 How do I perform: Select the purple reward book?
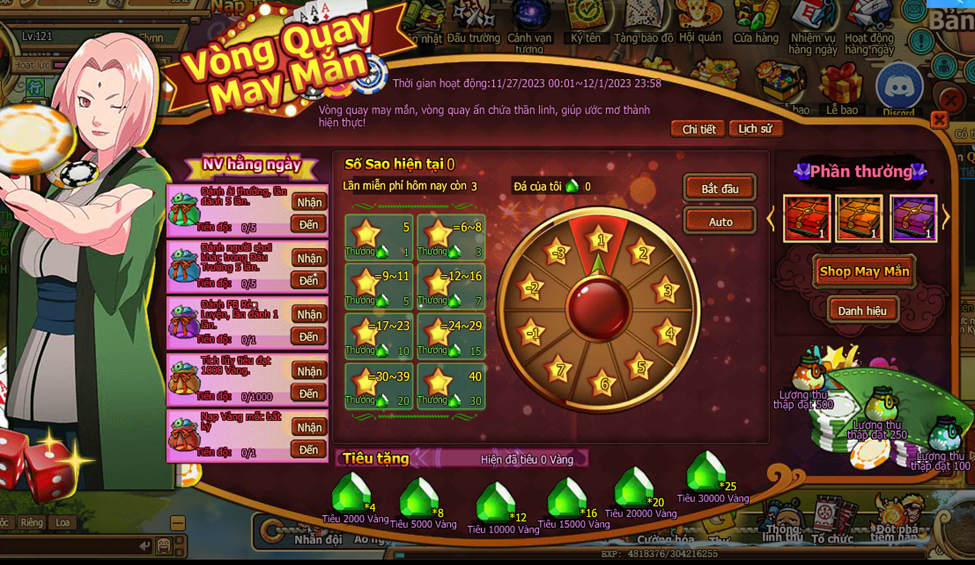(x=912, y=218)
